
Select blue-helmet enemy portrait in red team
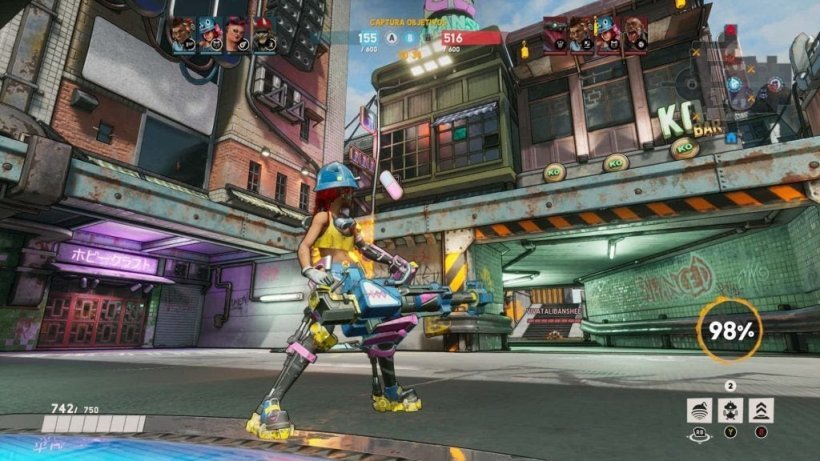point(607,33)
